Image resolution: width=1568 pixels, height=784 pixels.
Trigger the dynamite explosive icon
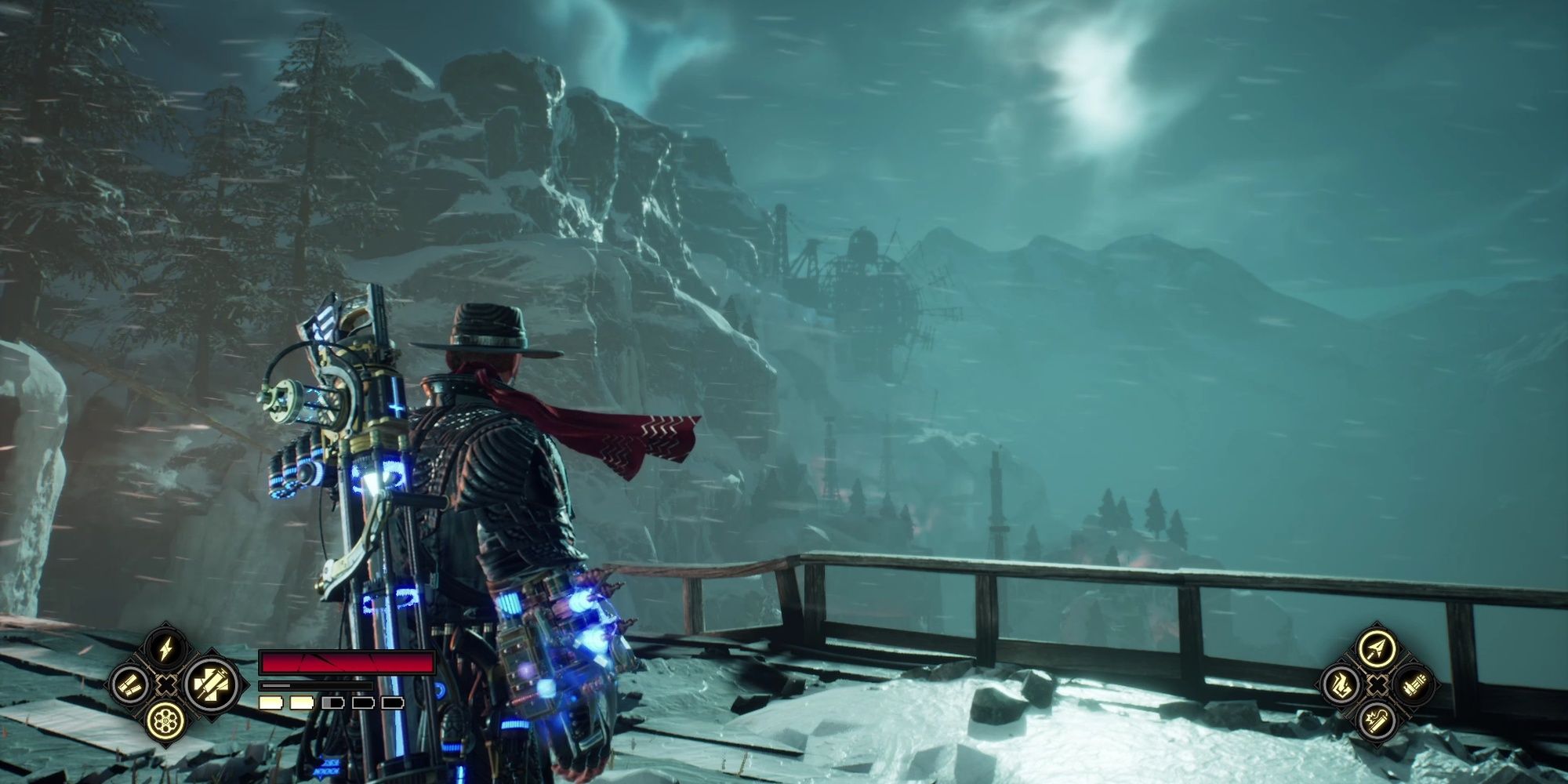(x=1376, y=722)
